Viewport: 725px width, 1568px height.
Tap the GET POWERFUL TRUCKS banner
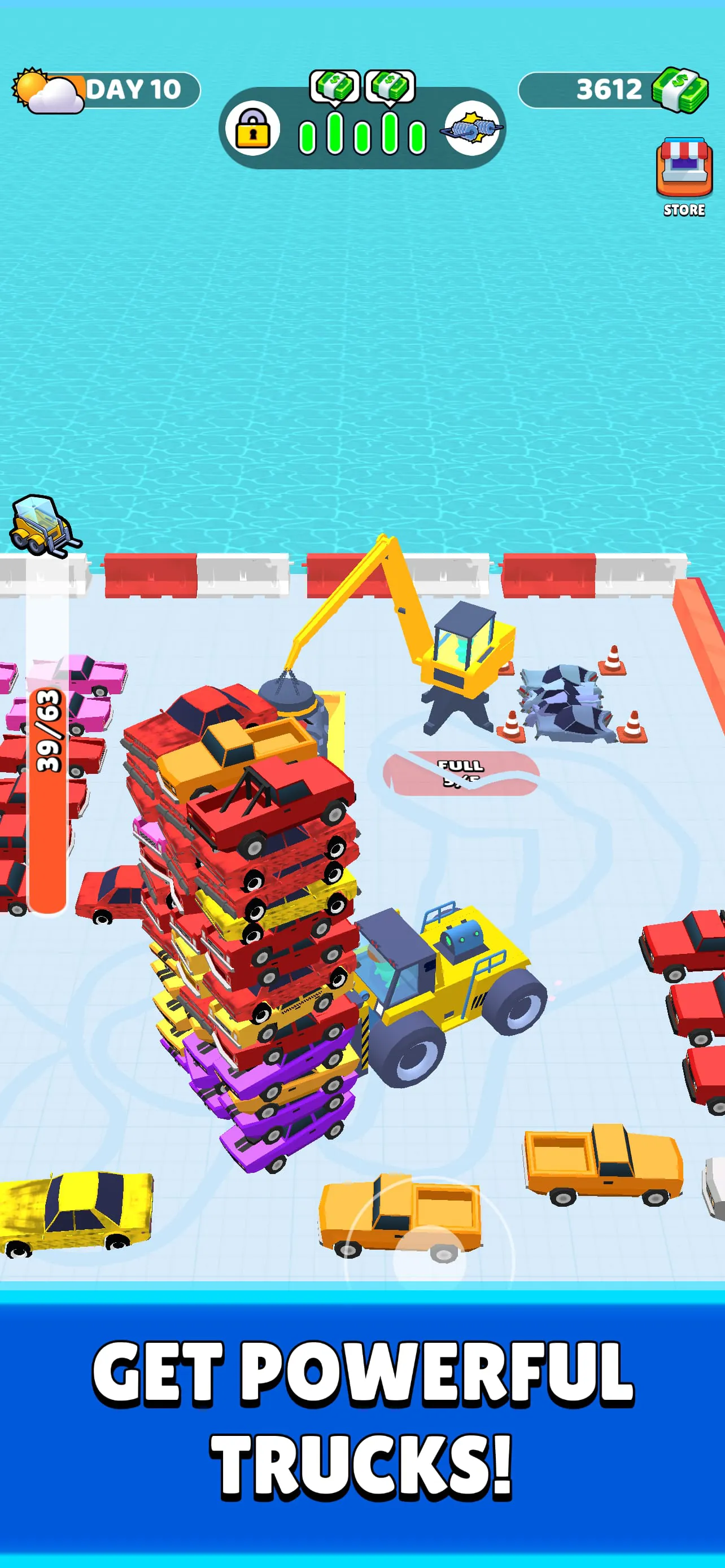362,1418
